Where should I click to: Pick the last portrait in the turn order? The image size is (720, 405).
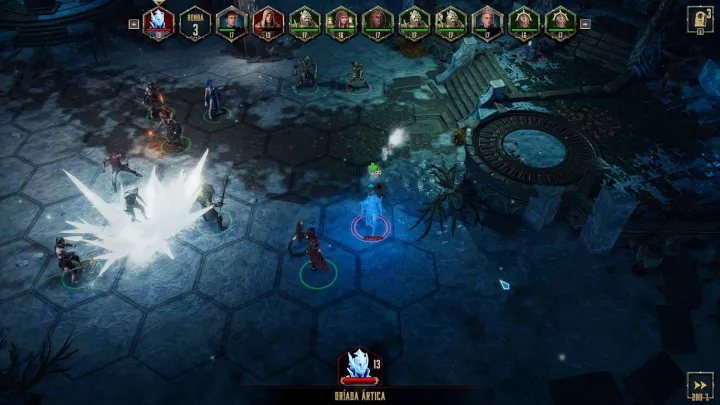click(560, 22)
